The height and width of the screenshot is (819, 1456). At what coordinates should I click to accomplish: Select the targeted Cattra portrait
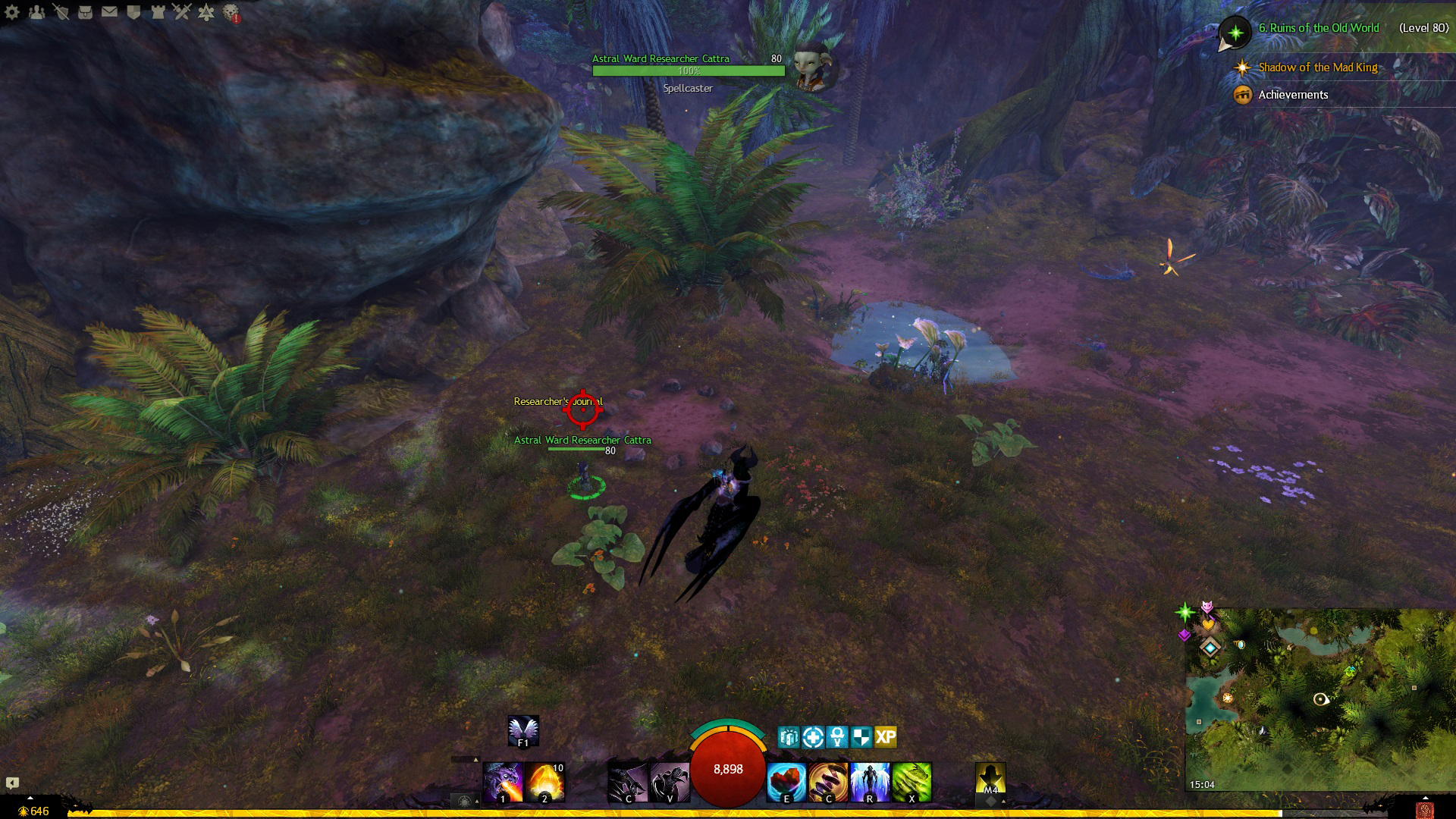coord(815,67)
